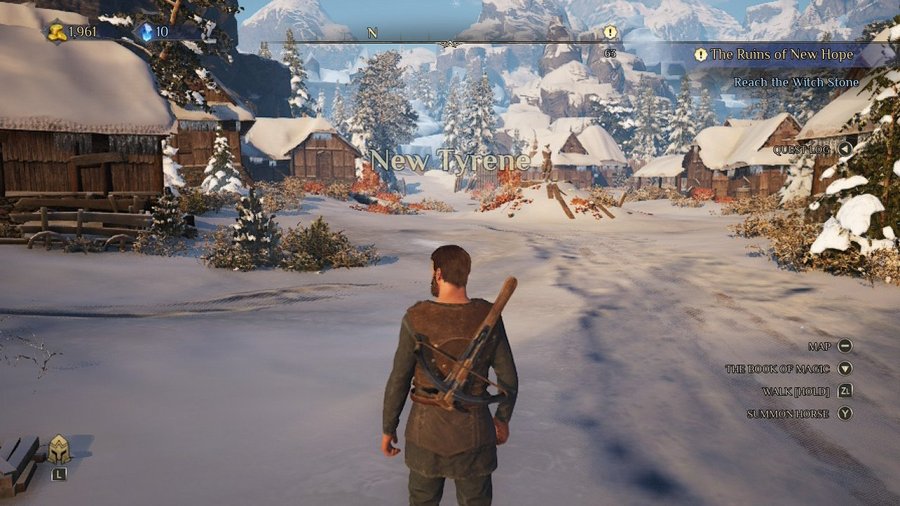
Task: Click the golden helmet icon
Action: pos(59,449)
